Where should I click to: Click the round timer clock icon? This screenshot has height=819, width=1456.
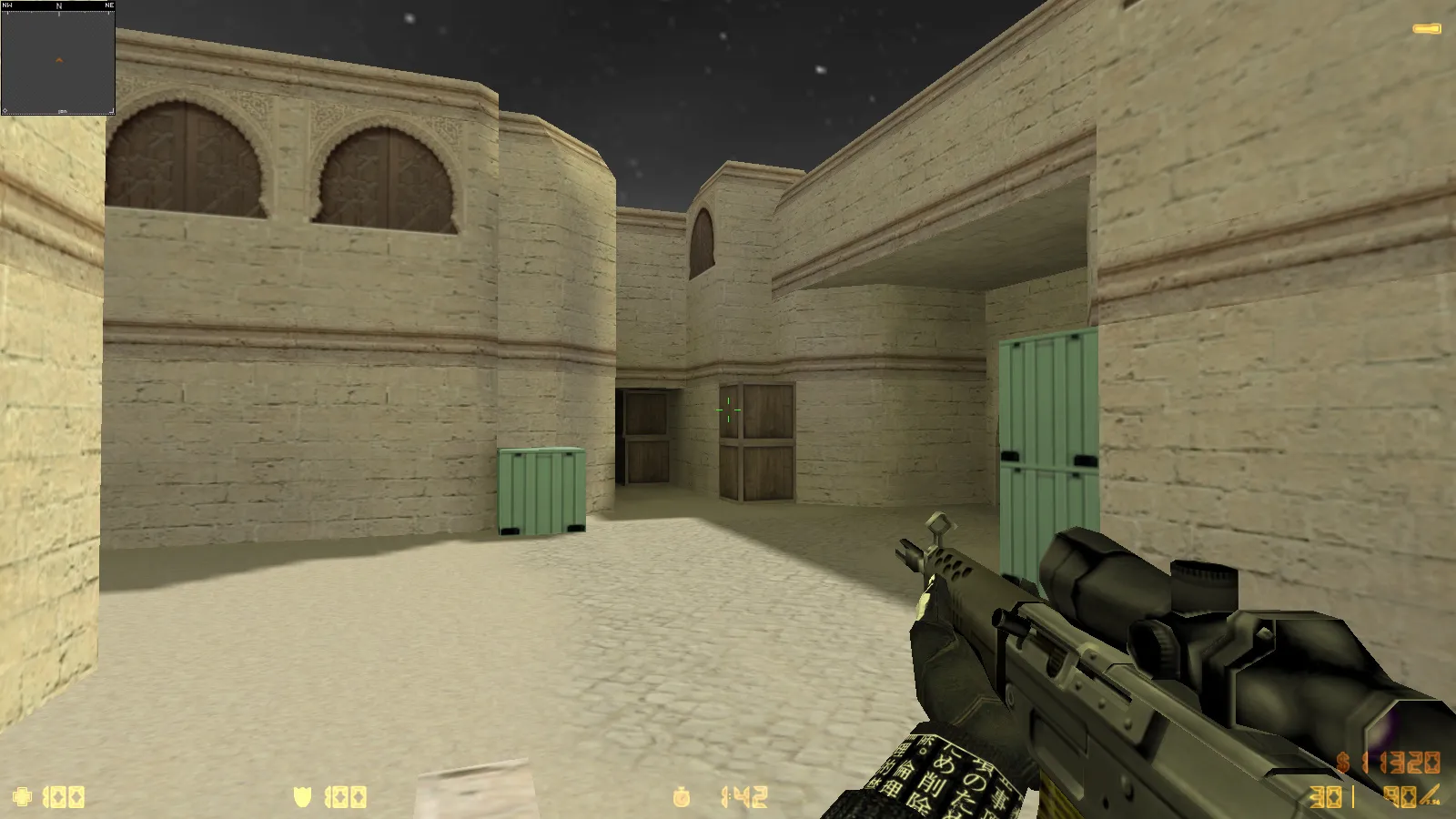pos(681,797)
